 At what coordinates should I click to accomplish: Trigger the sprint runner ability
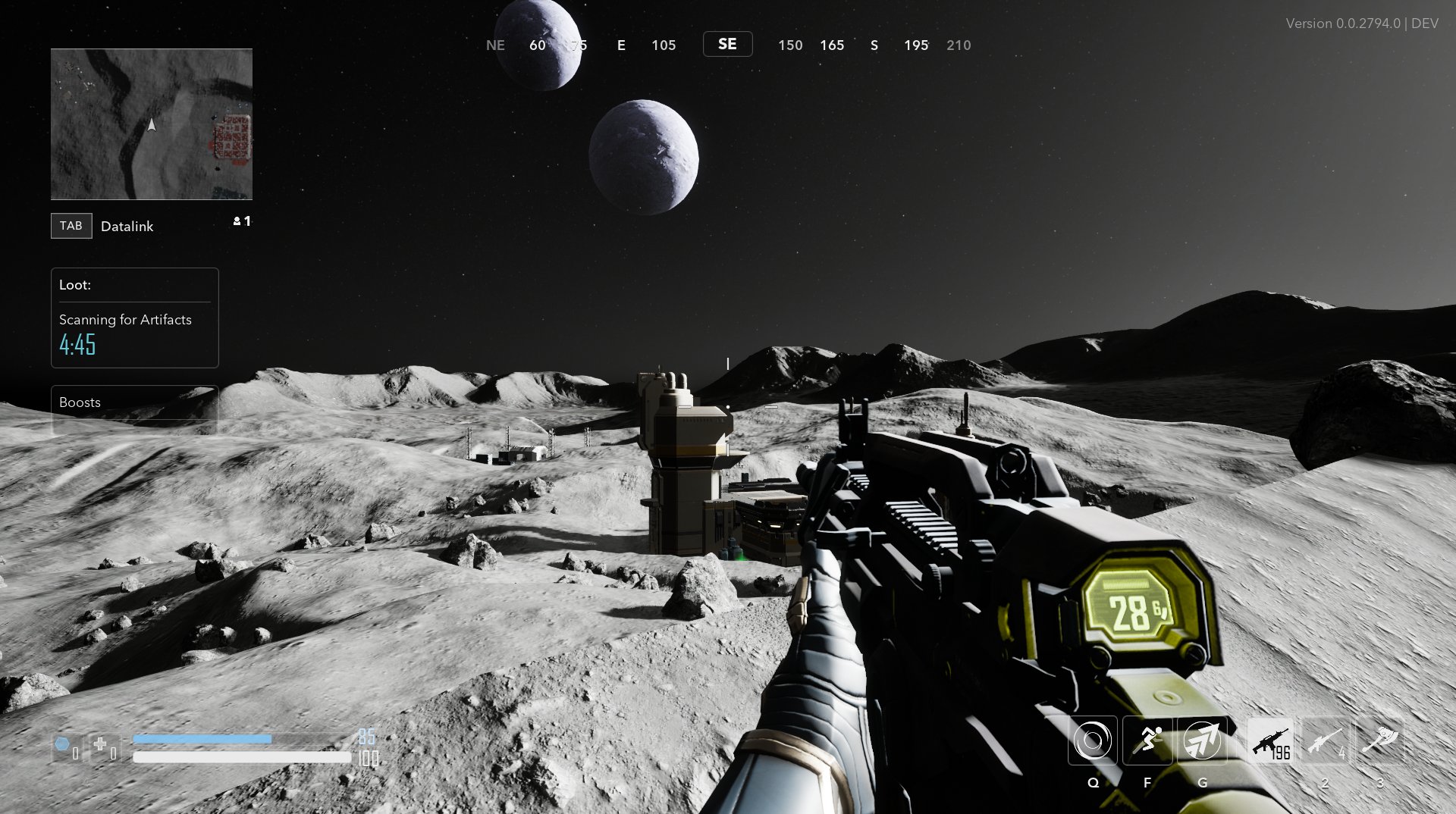click(x=1147, y=740)
